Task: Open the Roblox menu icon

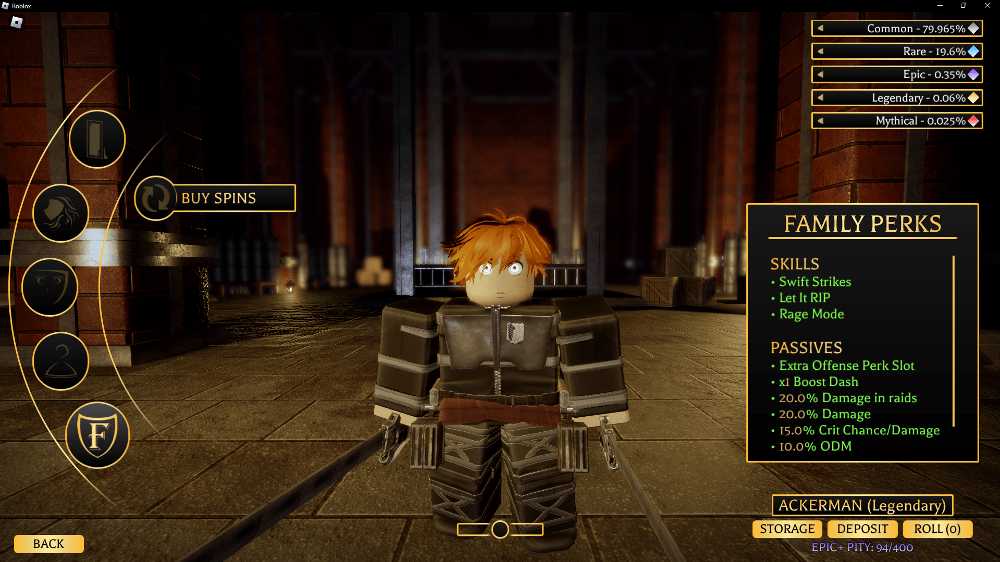Action: pos(16,23)
